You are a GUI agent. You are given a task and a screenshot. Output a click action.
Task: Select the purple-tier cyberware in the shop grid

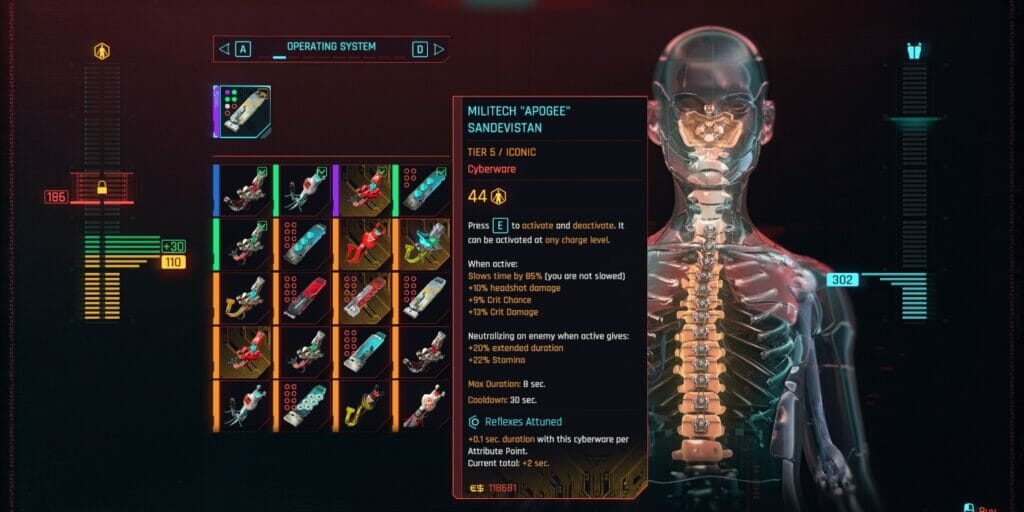362,188
